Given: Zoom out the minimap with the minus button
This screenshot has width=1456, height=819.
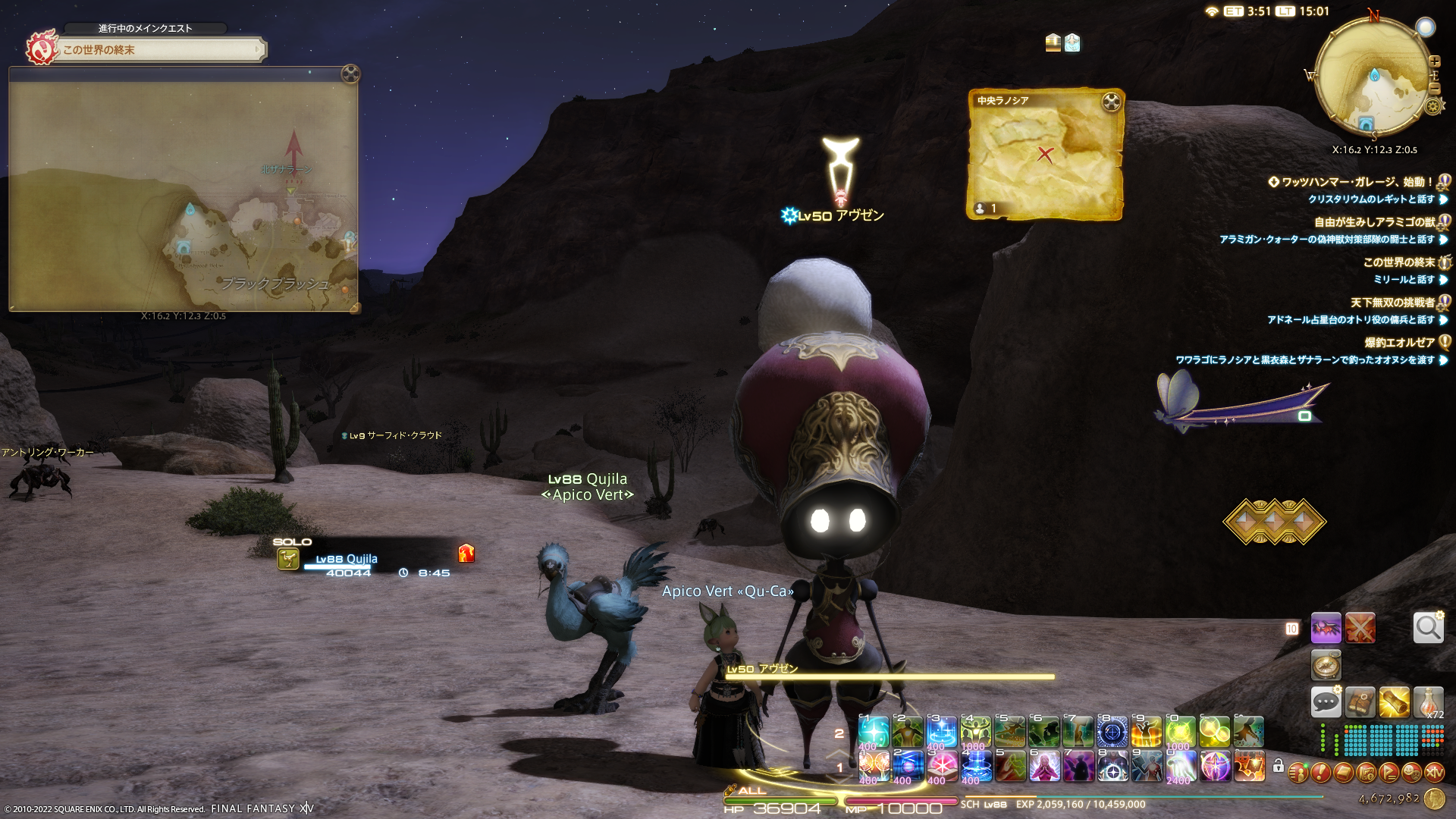Looking at the screenshot, I should [x=1434, y=88].
